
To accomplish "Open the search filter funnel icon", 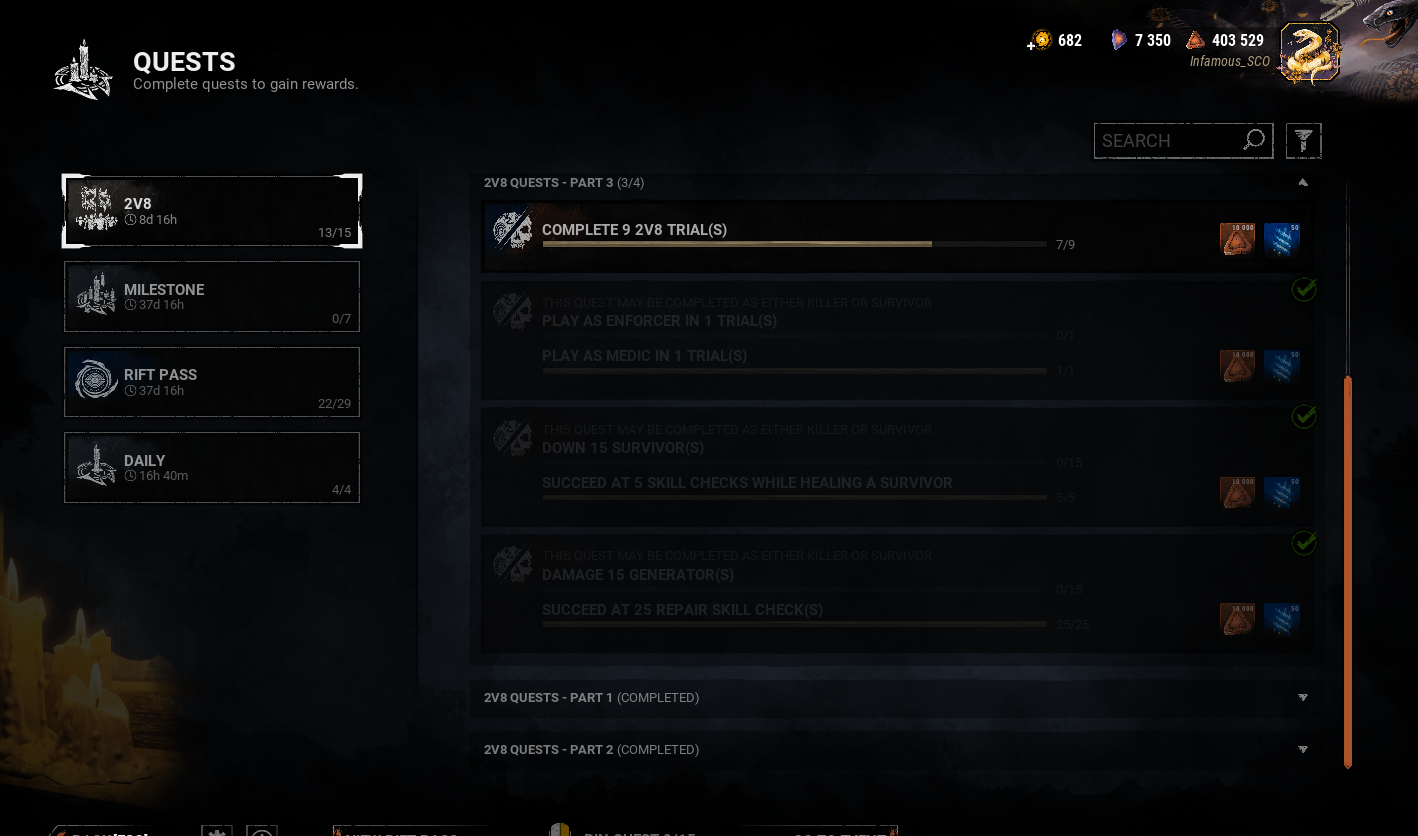I will (1303, 140).
